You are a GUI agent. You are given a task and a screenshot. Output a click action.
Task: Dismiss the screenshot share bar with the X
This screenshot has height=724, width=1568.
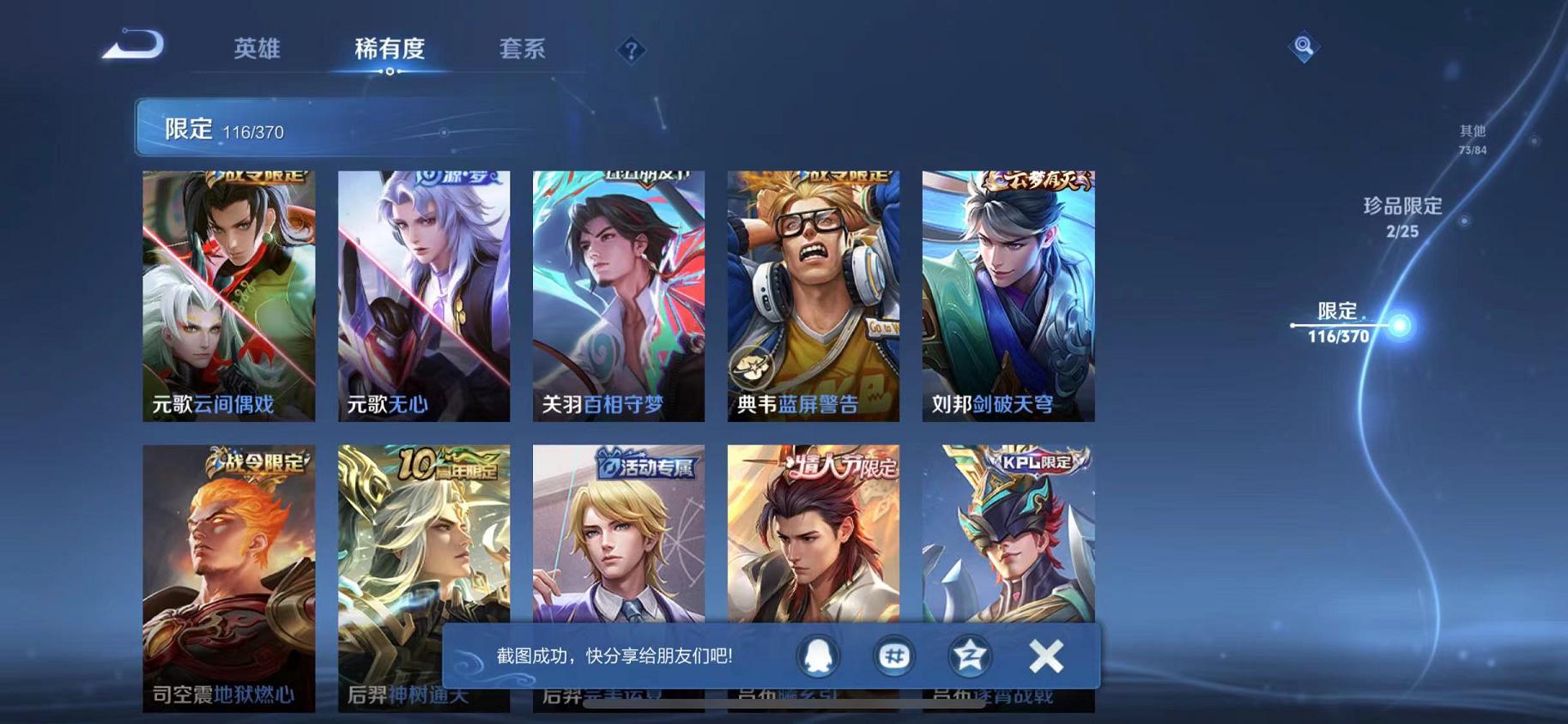coord(1046,655)
